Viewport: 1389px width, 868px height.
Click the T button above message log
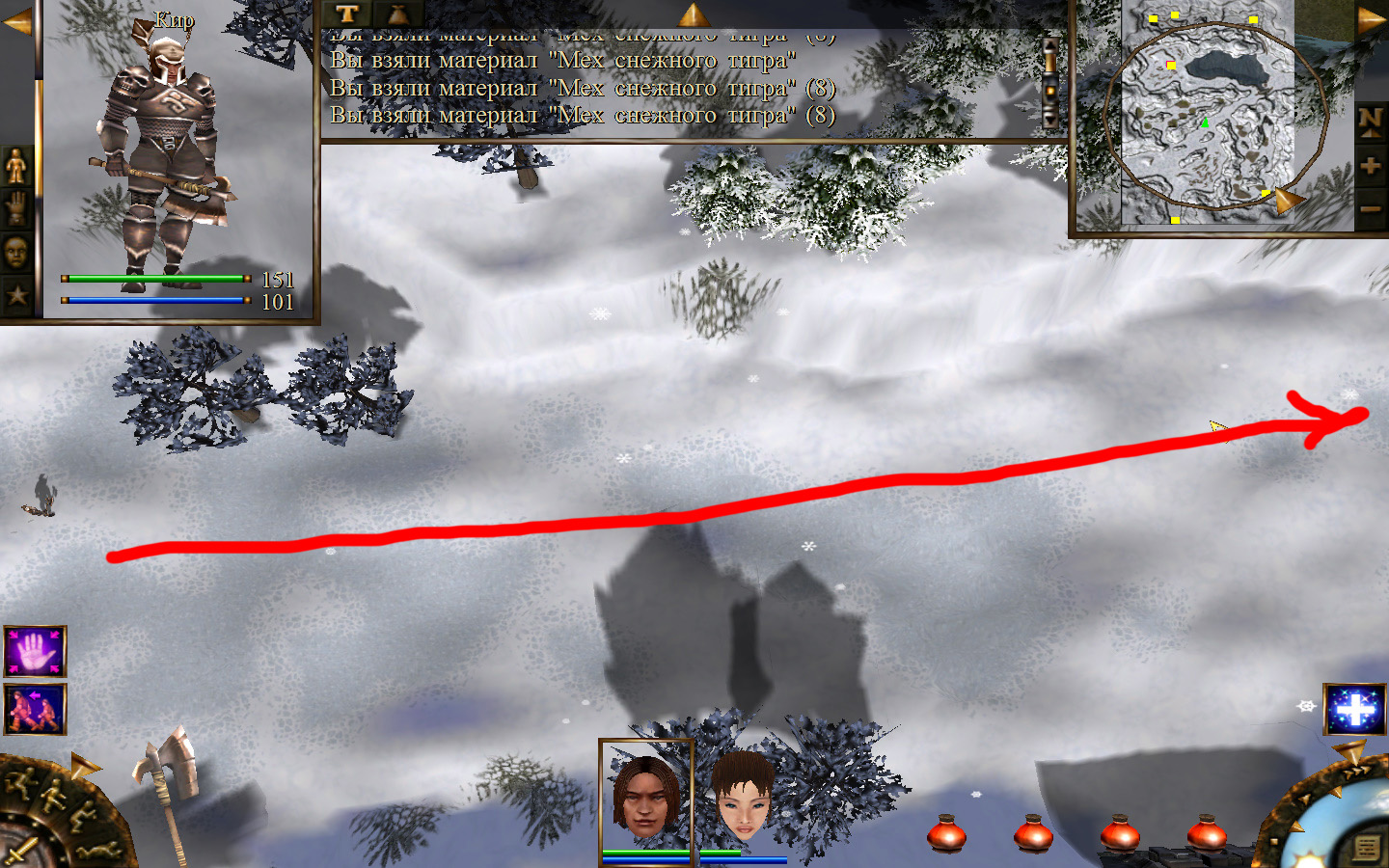[347, 14]
